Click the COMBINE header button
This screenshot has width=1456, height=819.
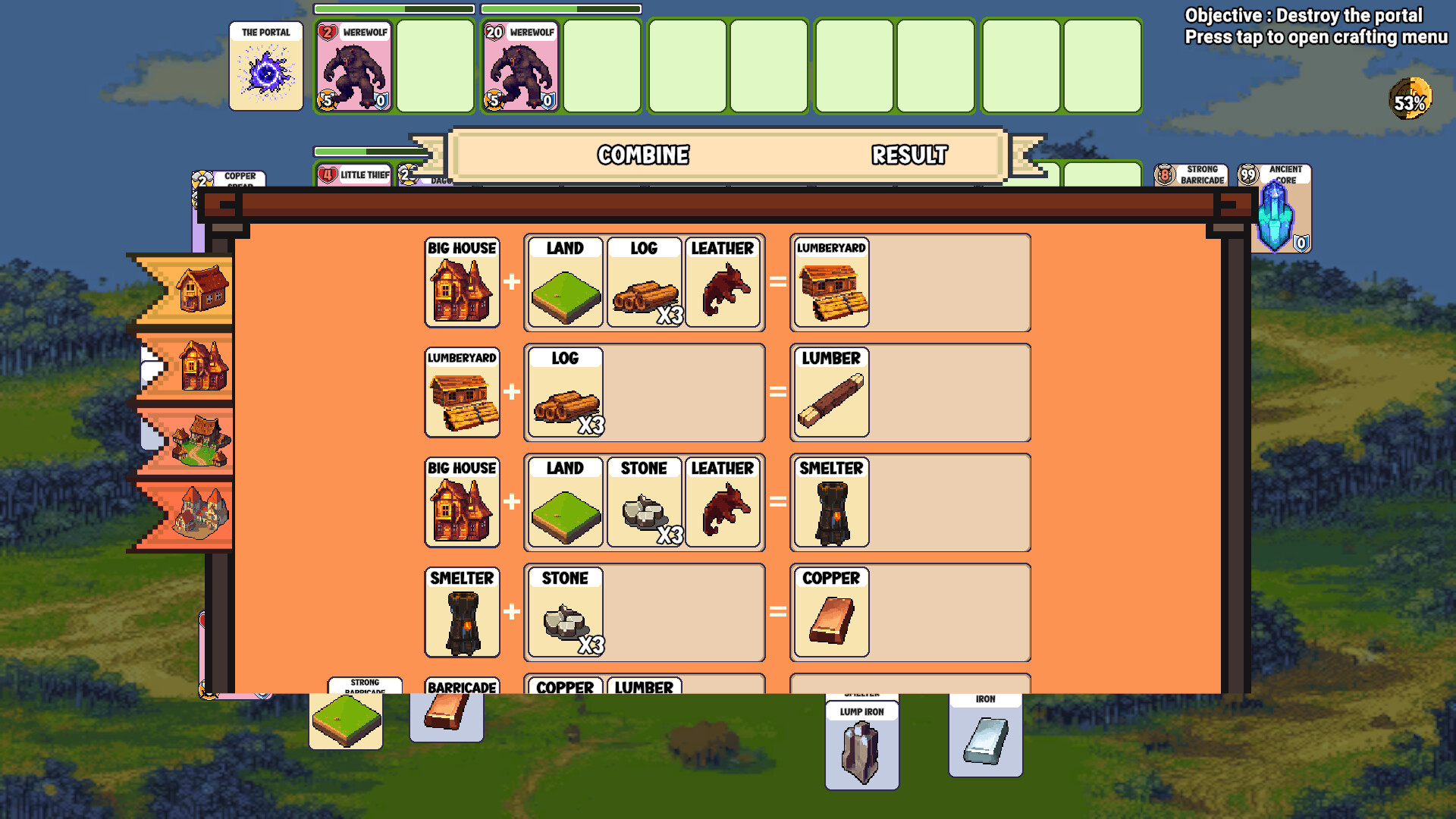(x=643, y=155)
